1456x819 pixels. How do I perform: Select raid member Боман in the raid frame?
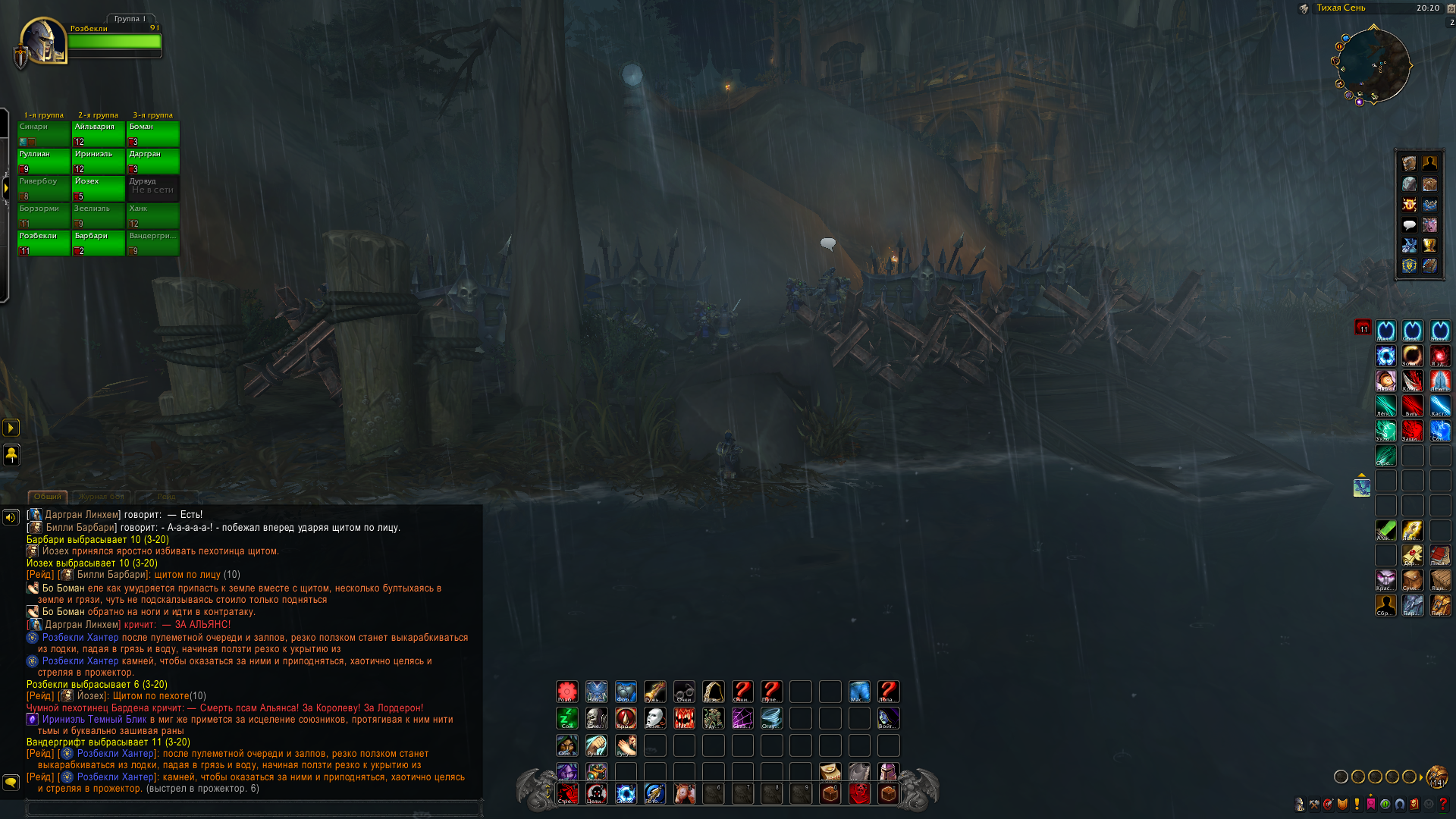tap(152, 133)
